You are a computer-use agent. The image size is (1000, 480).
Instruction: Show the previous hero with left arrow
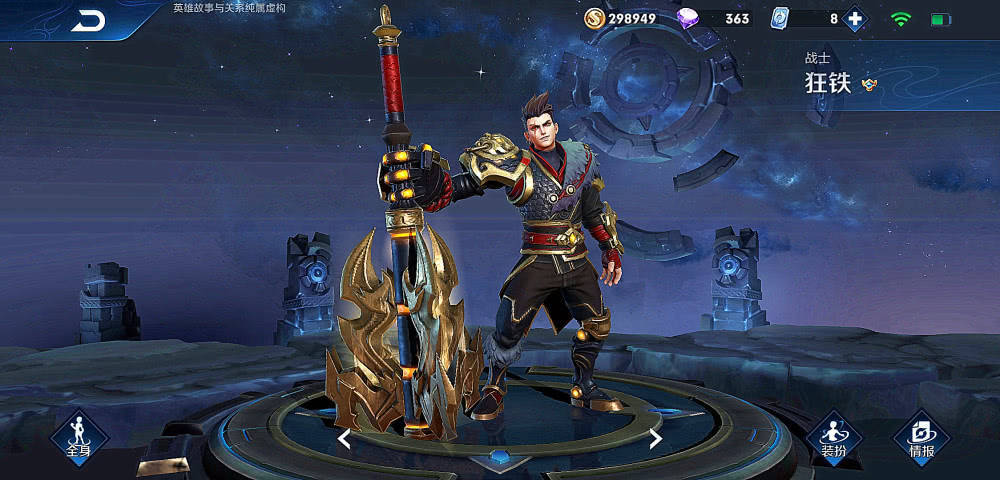pos(343,439)
